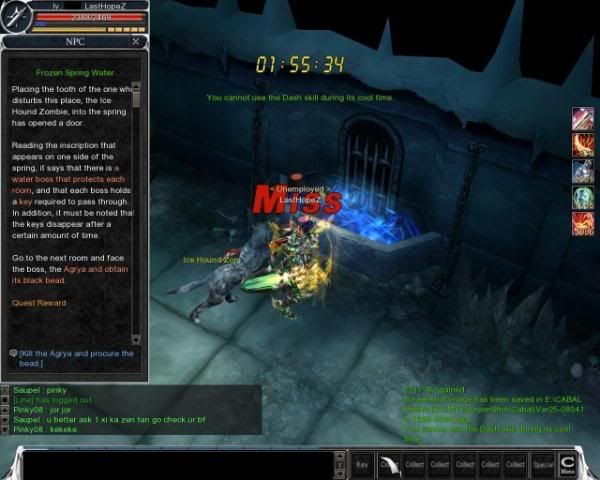This screenshot has width=600, height=480.
Task: Click the blue armored figure buff icon
Action: coord(582,171)
